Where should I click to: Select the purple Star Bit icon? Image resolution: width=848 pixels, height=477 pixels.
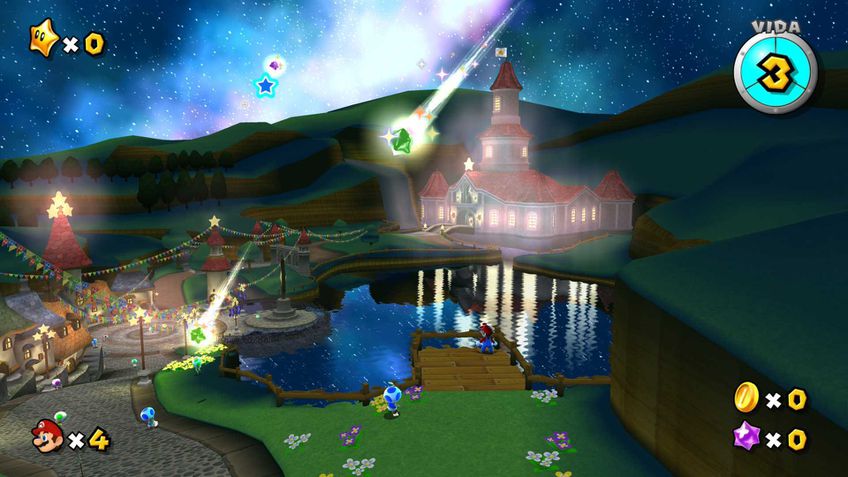[747, 437]
